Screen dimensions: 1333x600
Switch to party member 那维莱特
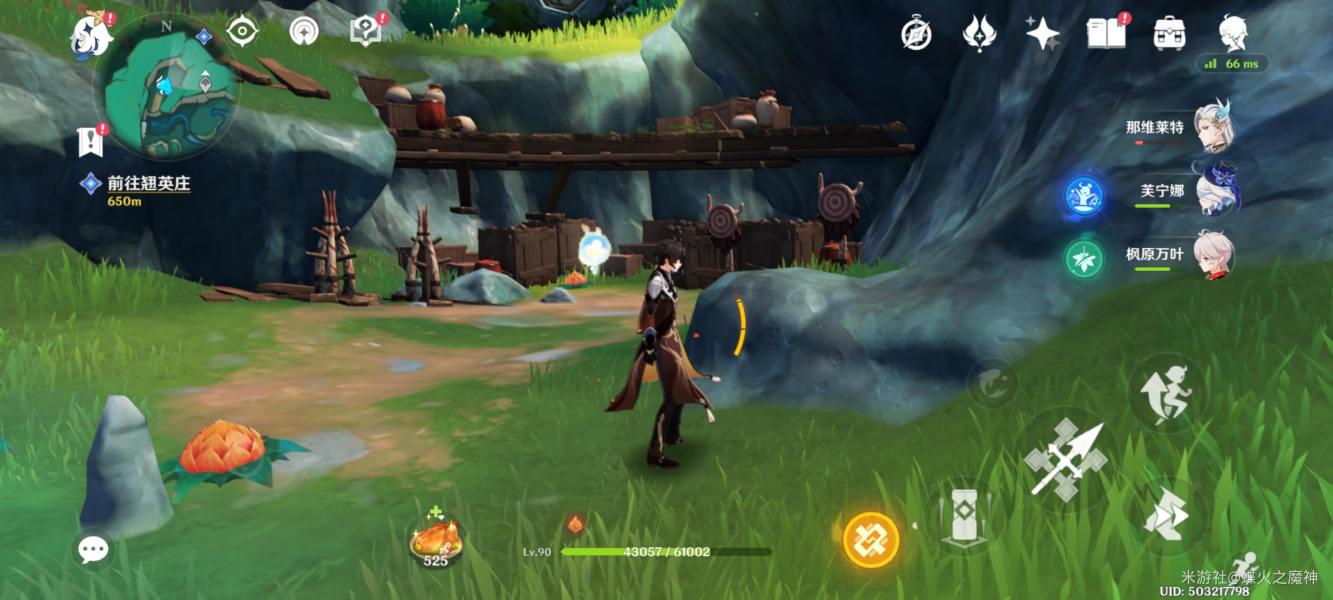click(x=1214, y=127)
